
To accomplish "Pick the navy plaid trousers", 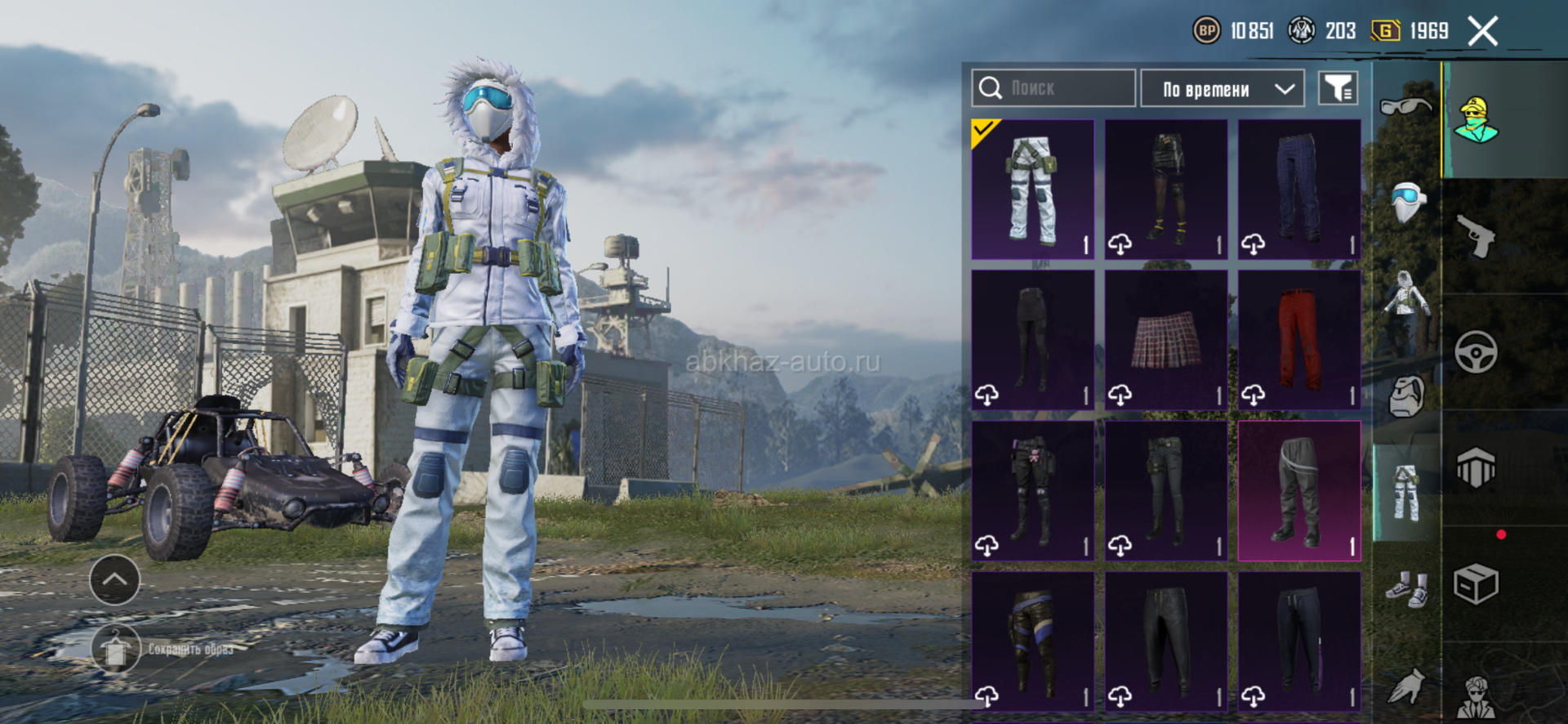I will [x=1298, y=190].
